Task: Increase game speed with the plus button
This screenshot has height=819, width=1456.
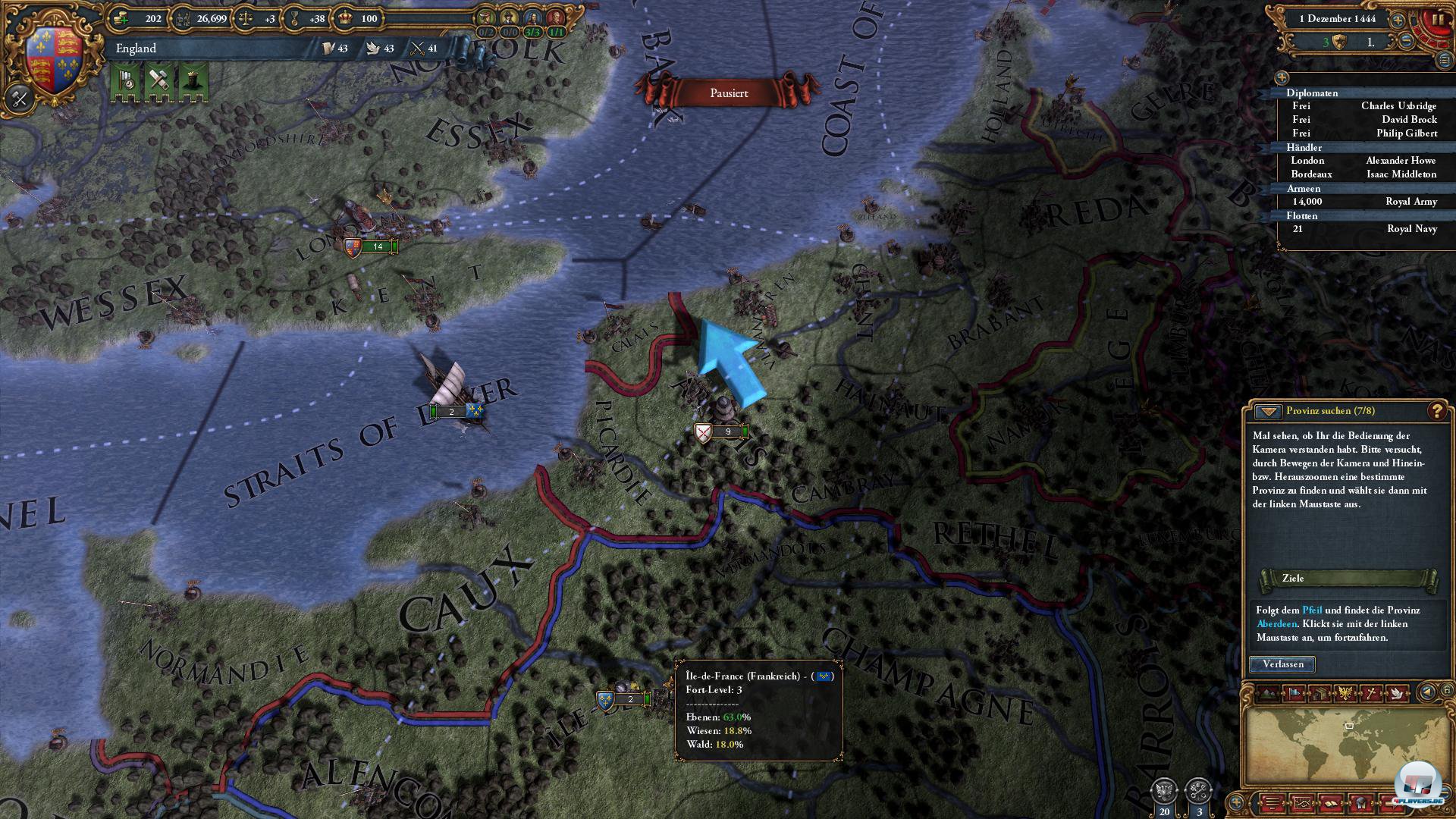Action: coord(1397,20)
